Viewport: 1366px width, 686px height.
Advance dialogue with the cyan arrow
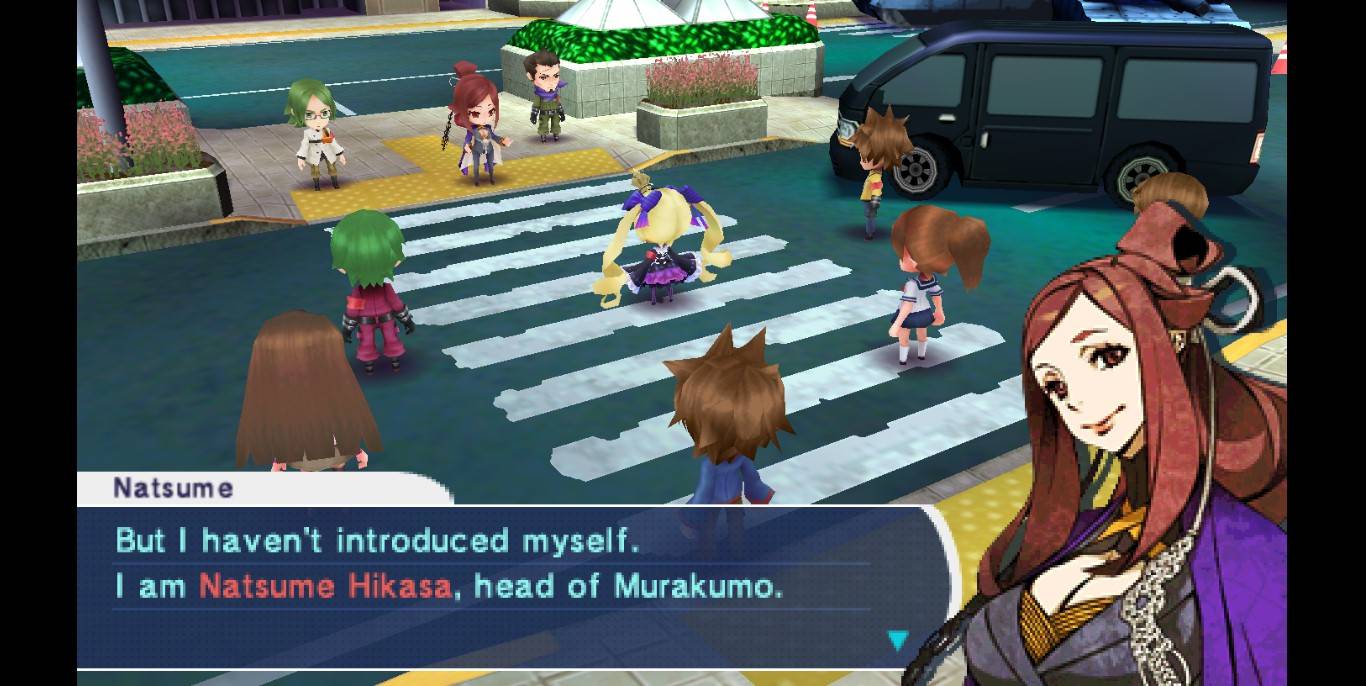898,640
